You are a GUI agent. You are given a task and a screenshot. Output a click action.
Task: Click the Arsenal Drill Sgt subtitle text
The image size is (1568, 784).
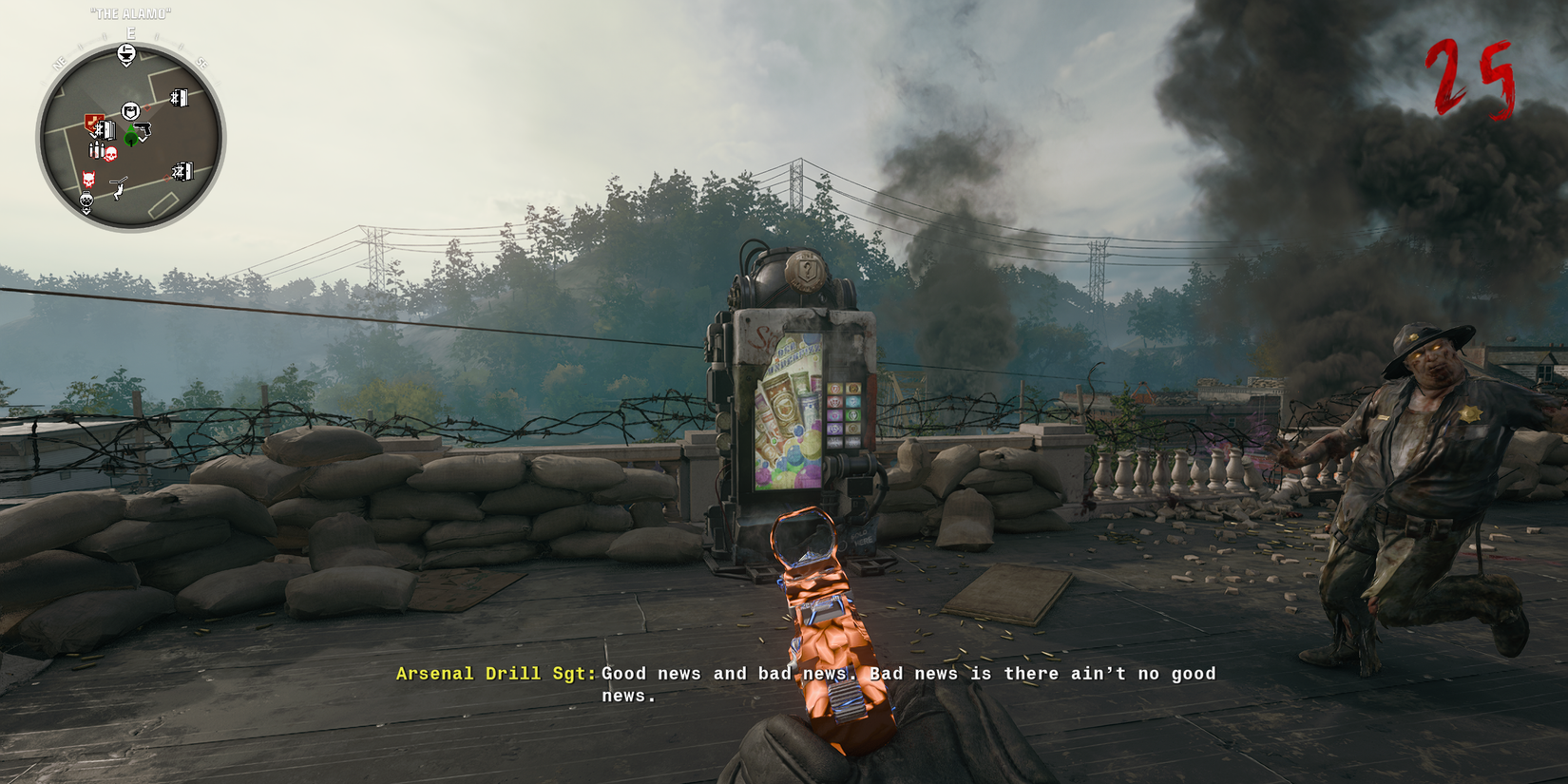click(x=494, y=674)
